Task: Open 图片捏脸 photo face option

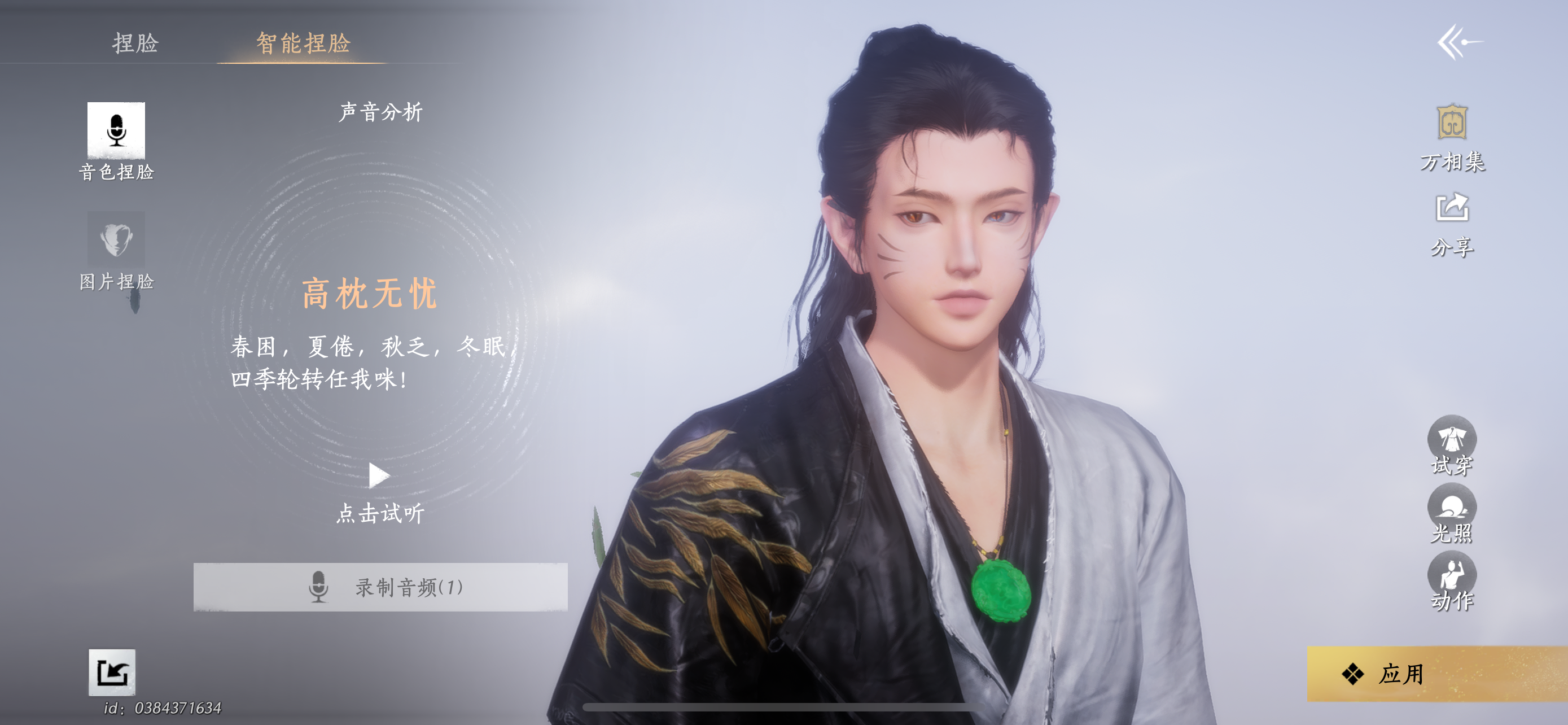Action: tap(116, 240)
